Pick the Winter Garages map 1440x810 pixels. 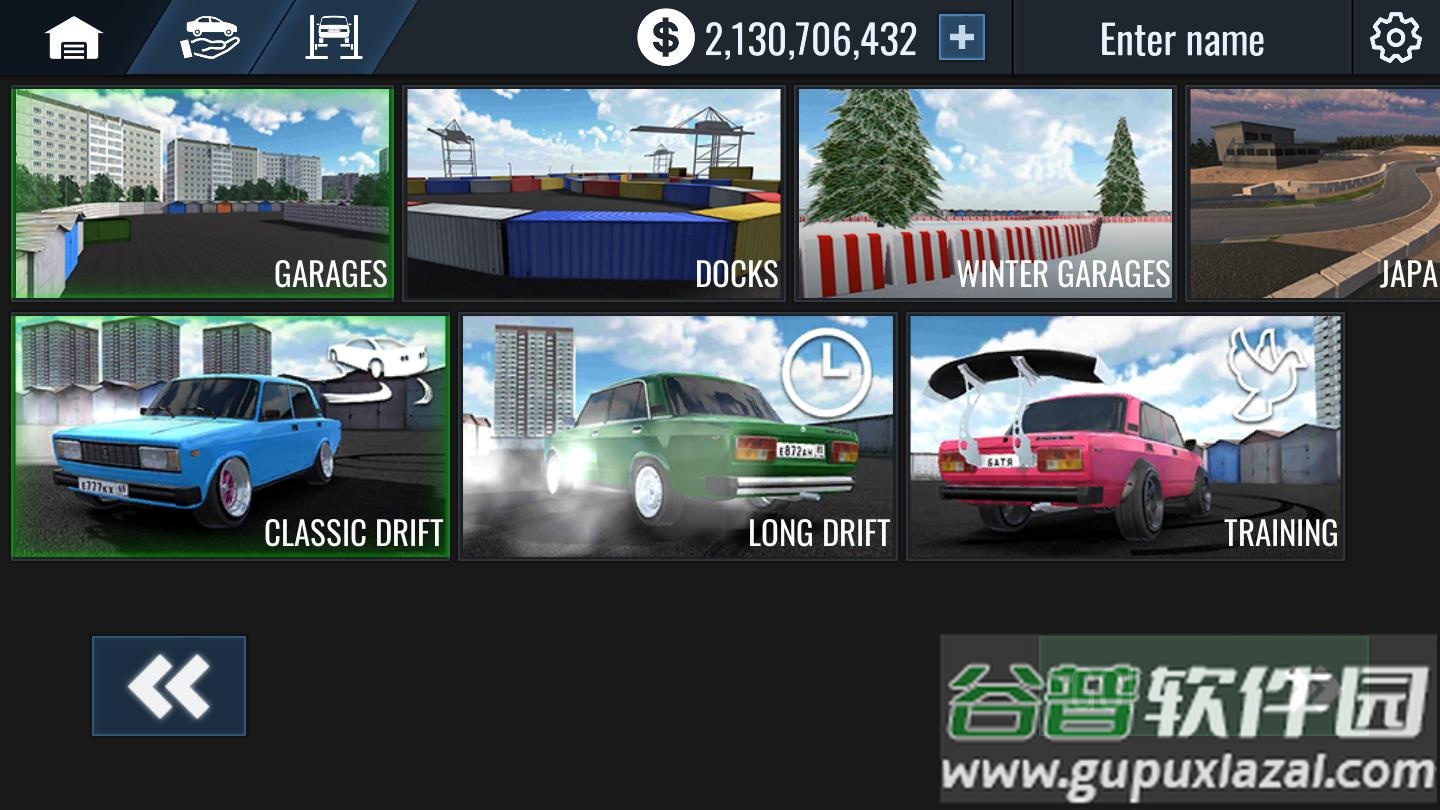(x=985, y=193)
